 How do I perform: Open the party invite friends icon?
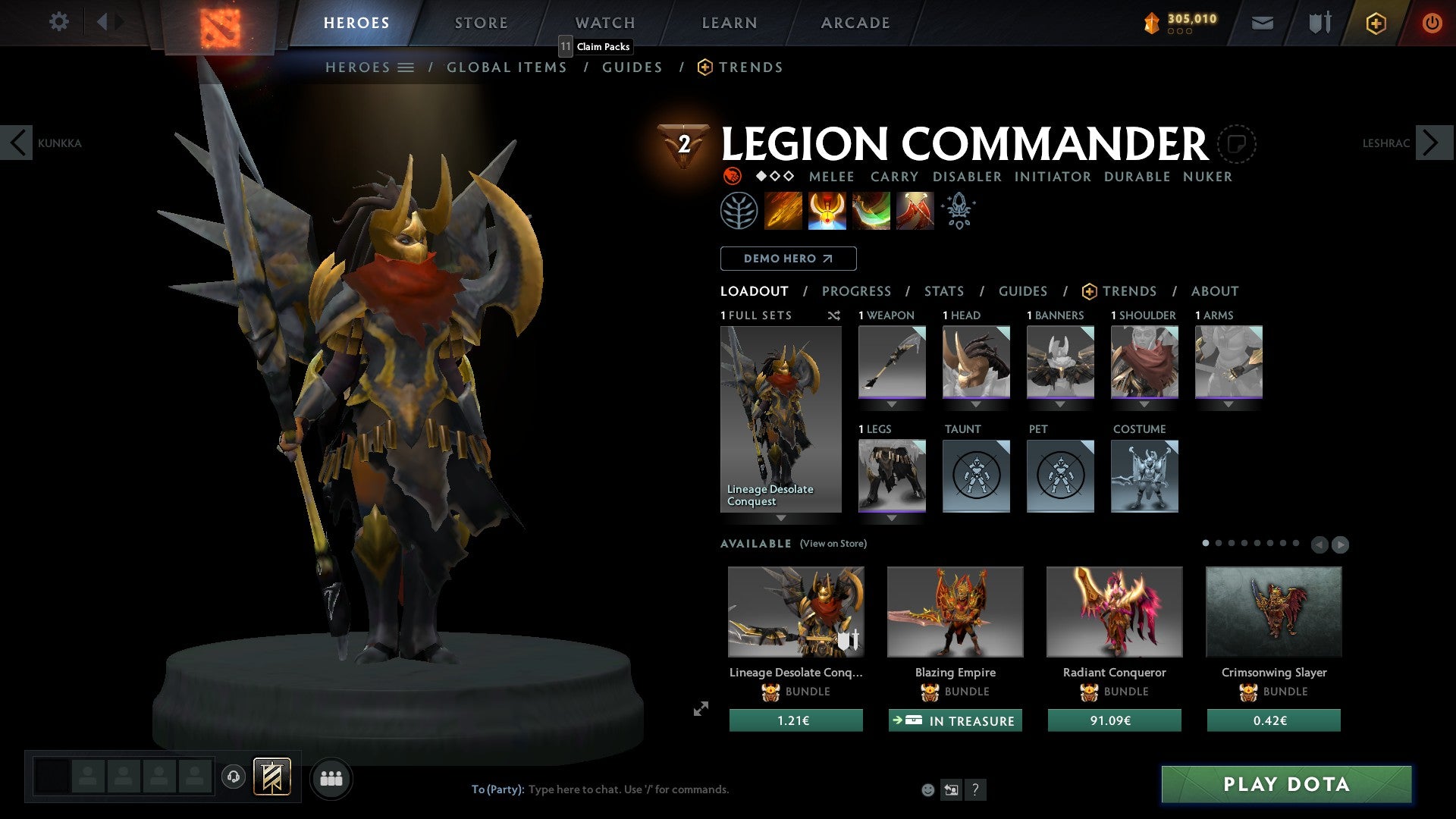point(331,778)
